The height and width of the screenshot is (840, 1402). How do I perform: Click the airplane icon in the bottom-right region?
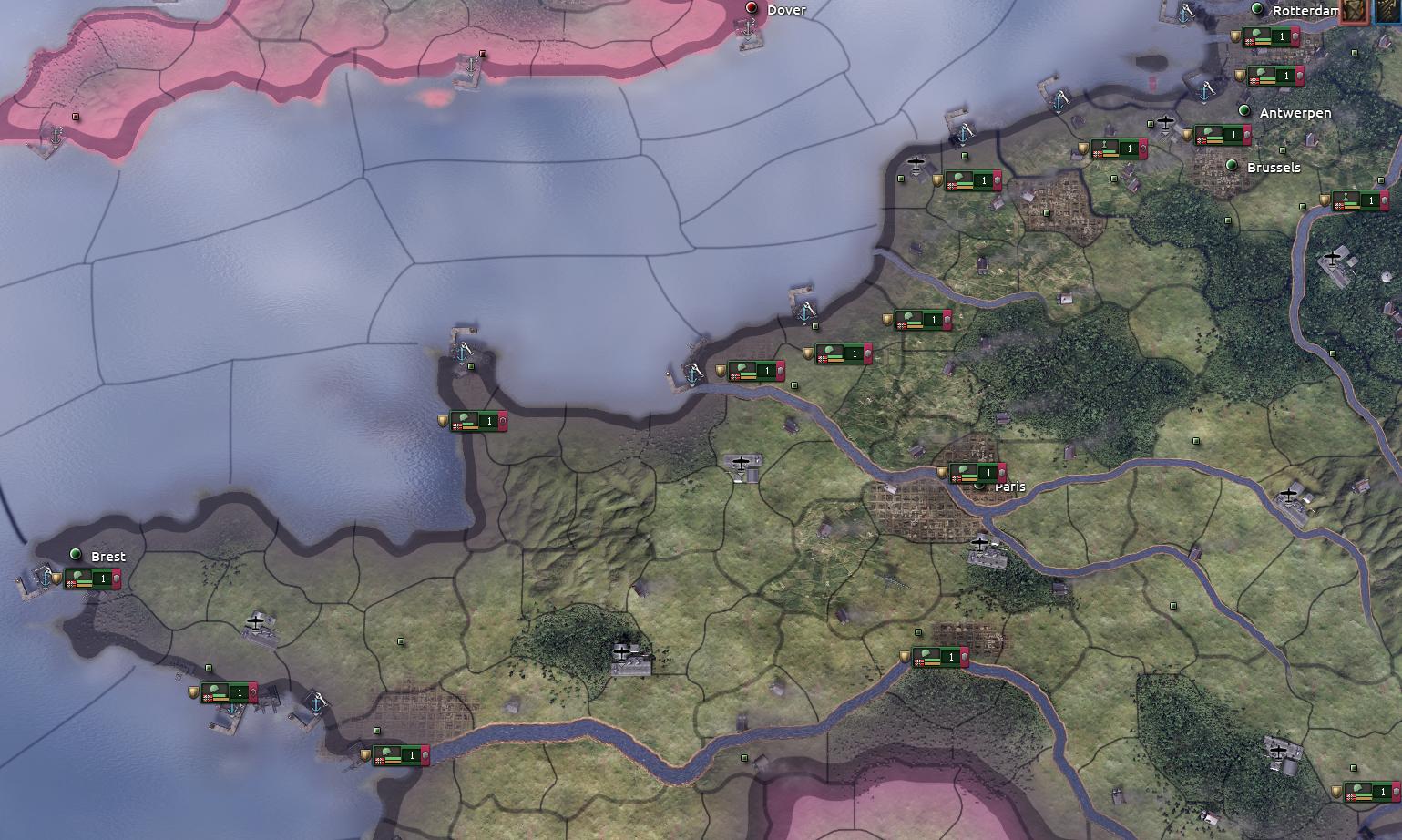[1279, 753]
